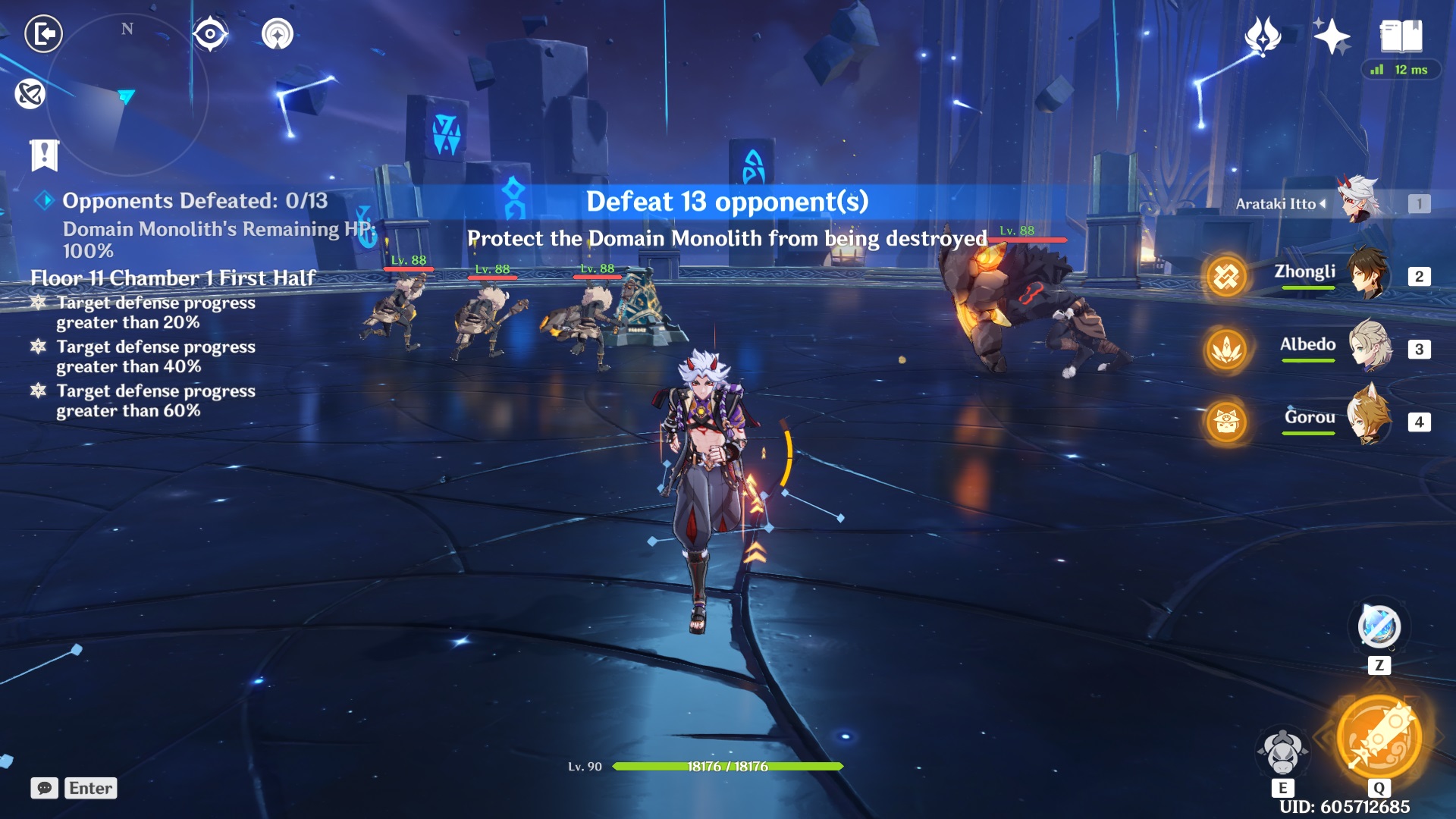Open the chat speech bubble

click(x=45, y=788)
